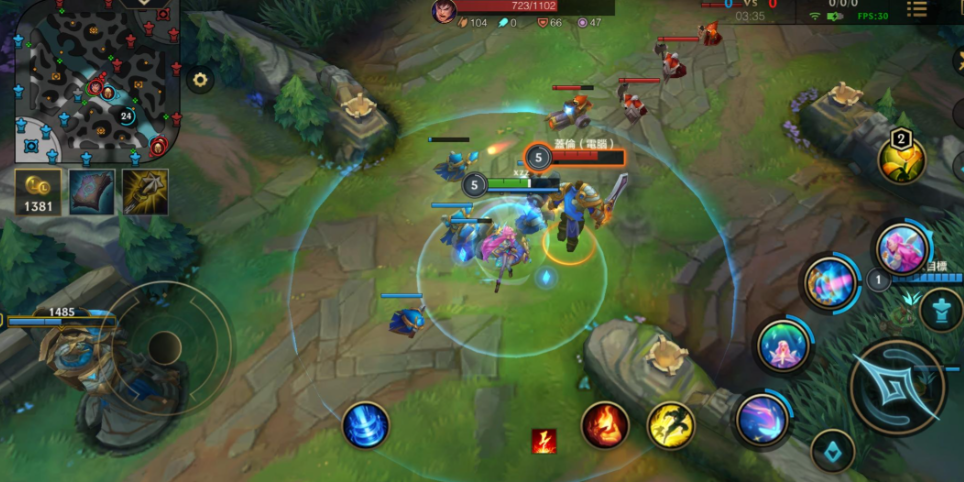This screenshot has width=964, height=482.
Task: Tap the movement joystick center
Action: (x=164, y=348)
